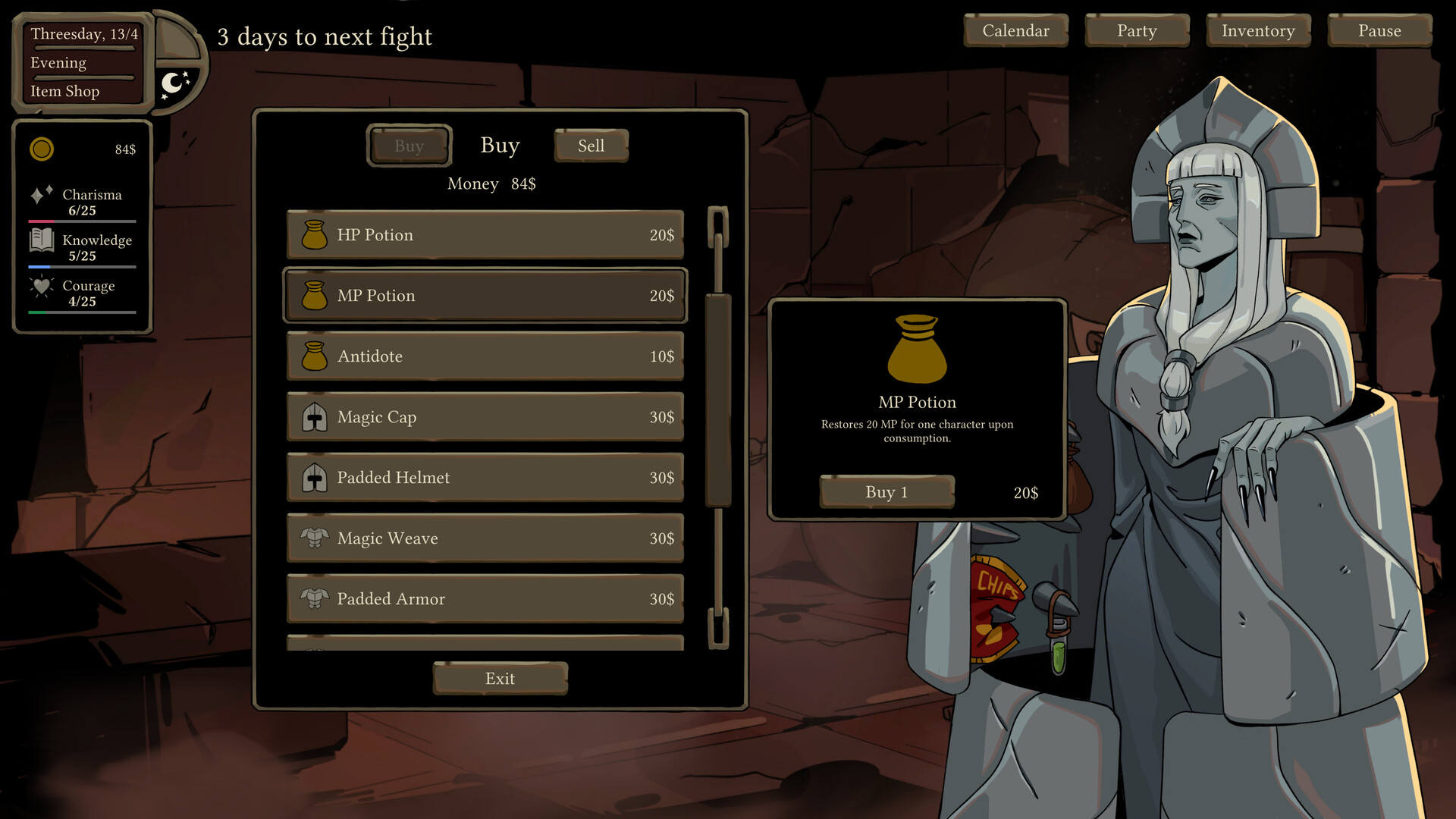Image resolution: width=1456 pixels, height=819 pixels.
Task: Click the shop list scrollbar handle
Action: tap(718, 400)
